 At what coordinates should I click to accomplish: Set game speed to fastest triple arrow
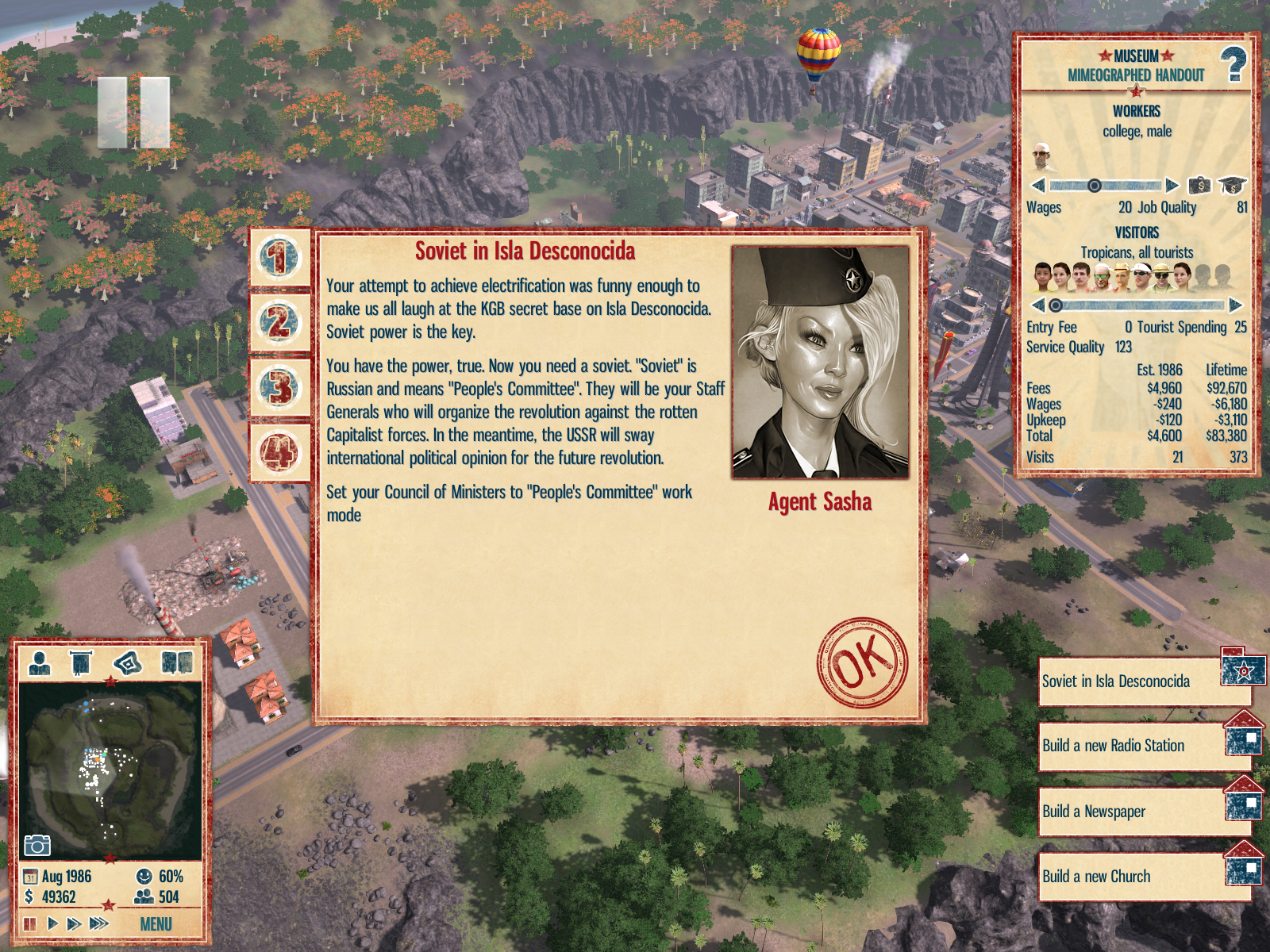pyautogui.click(x=99, y=923)
